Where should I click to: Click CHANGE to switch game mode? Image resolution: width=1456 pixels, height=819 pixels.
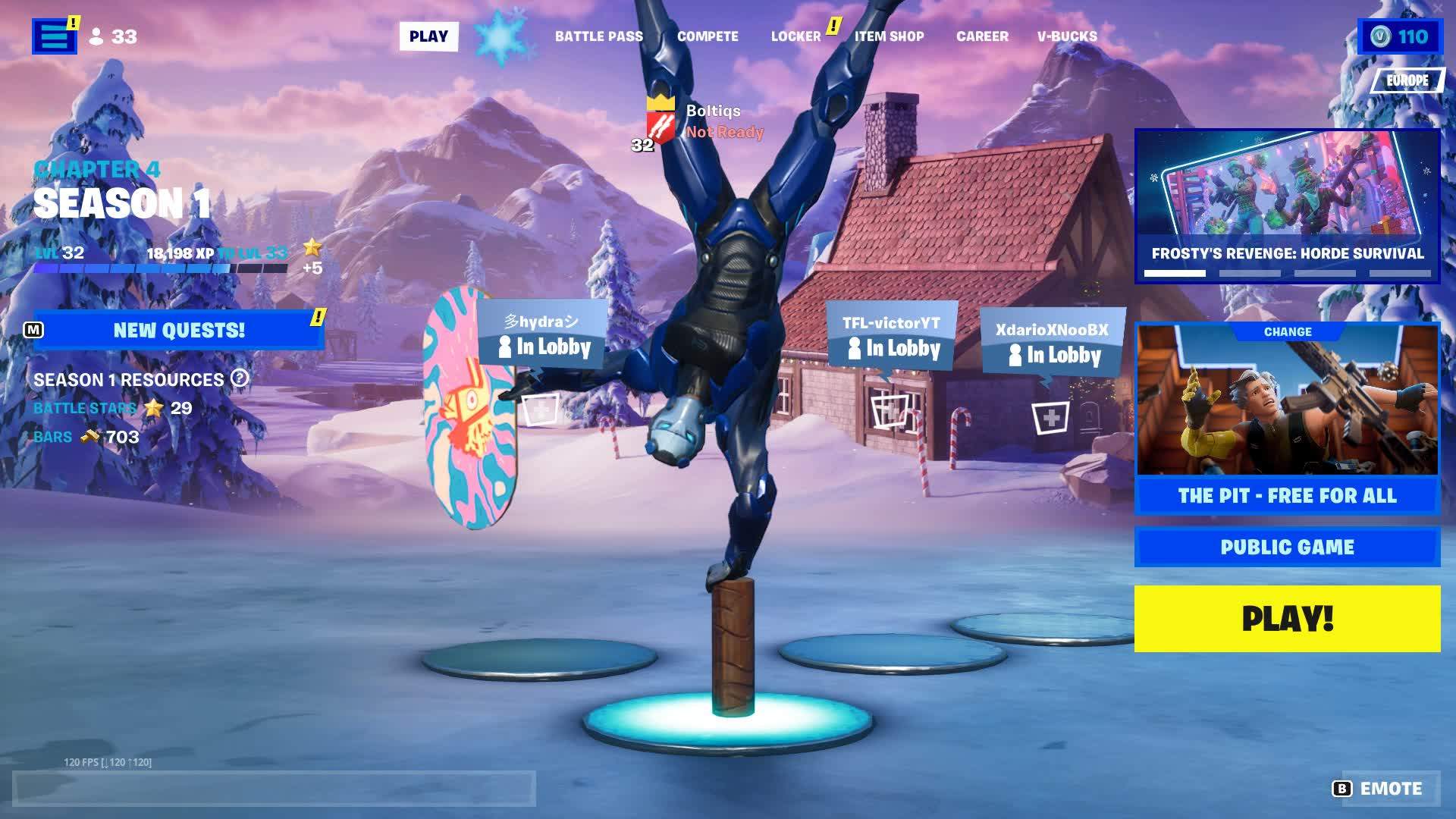(x=1288, y=331)
